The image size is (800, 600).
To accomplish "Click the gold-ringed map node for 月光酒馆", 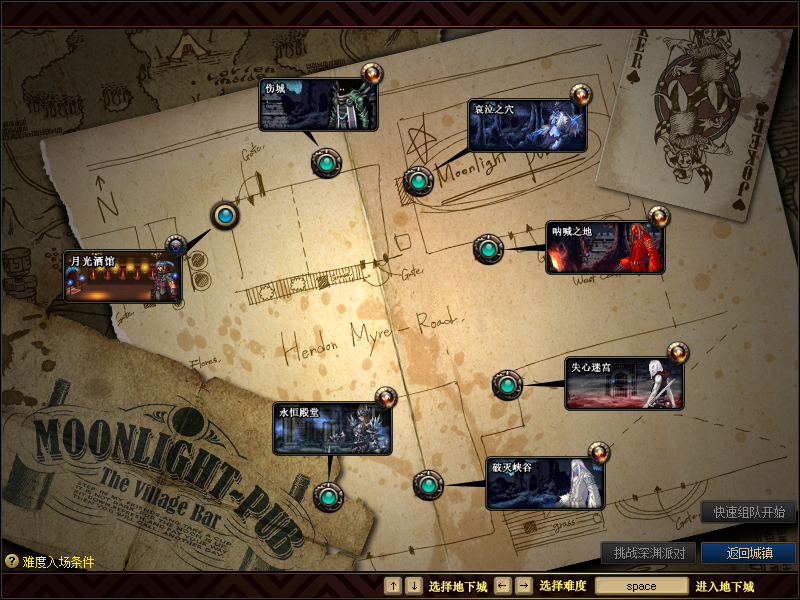I will 226,215.
